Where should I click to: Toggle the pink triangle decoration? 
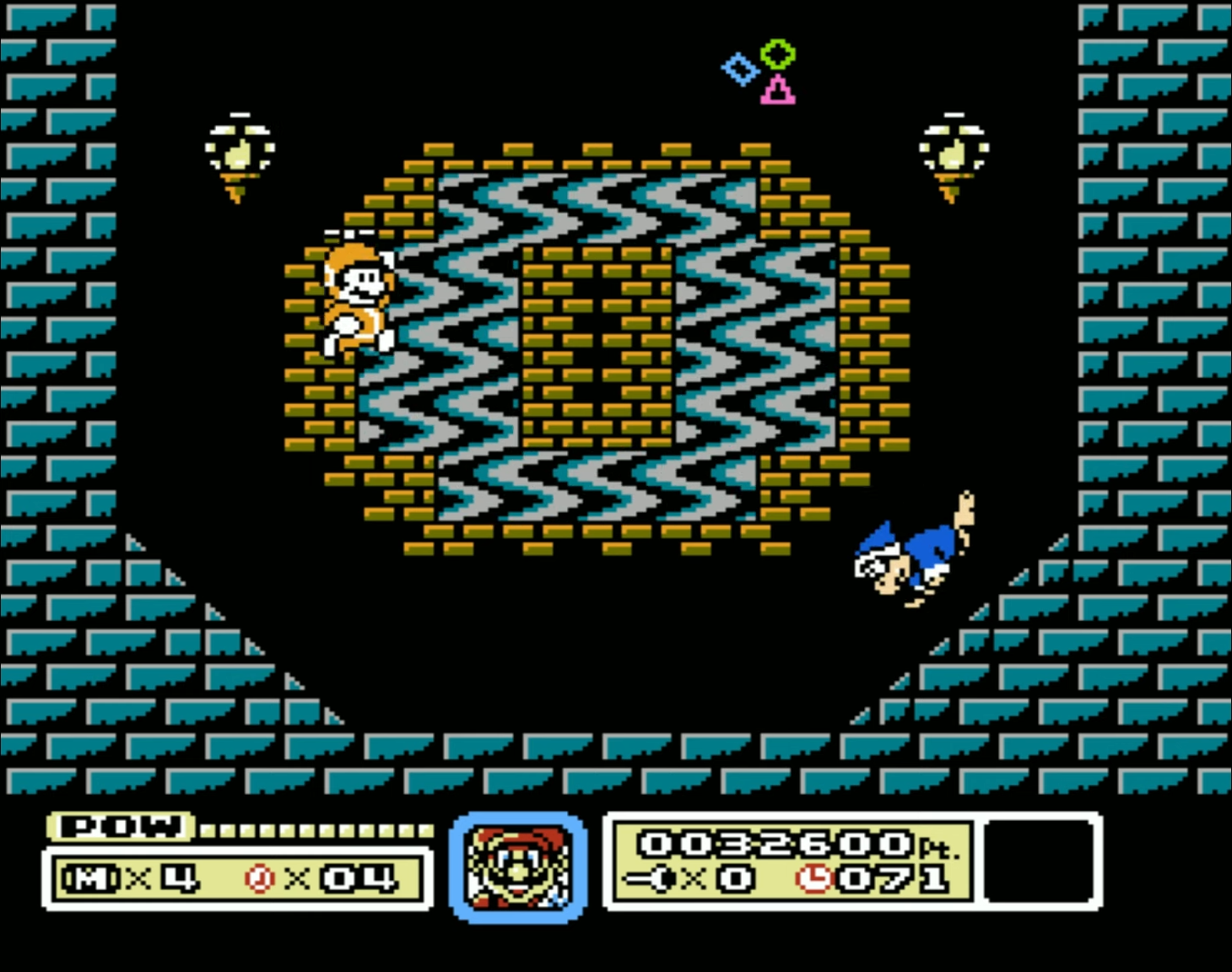click(778, 91)
